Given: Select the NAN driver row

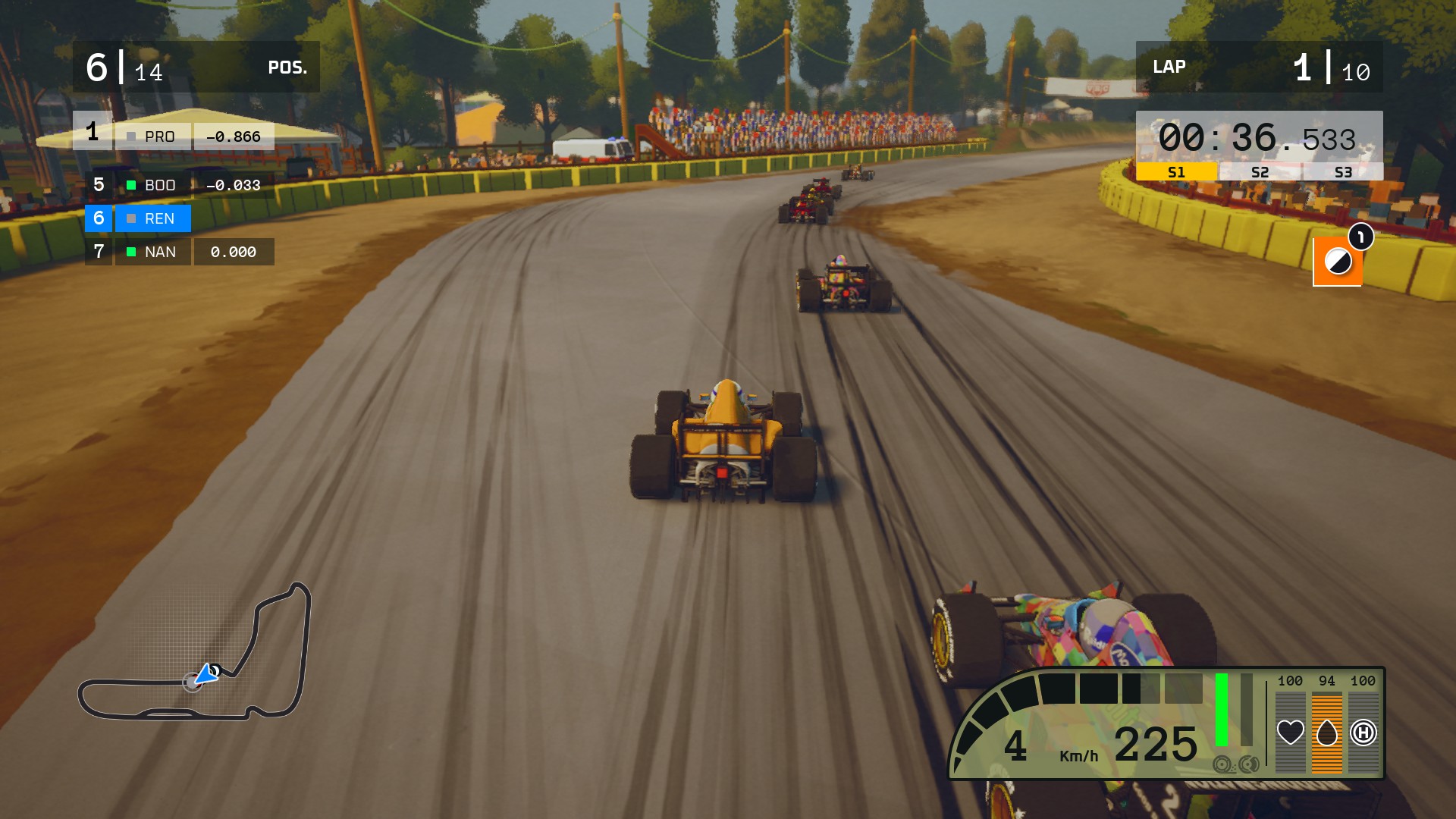Looking at the screenshot, I should [x=179, y=252].
